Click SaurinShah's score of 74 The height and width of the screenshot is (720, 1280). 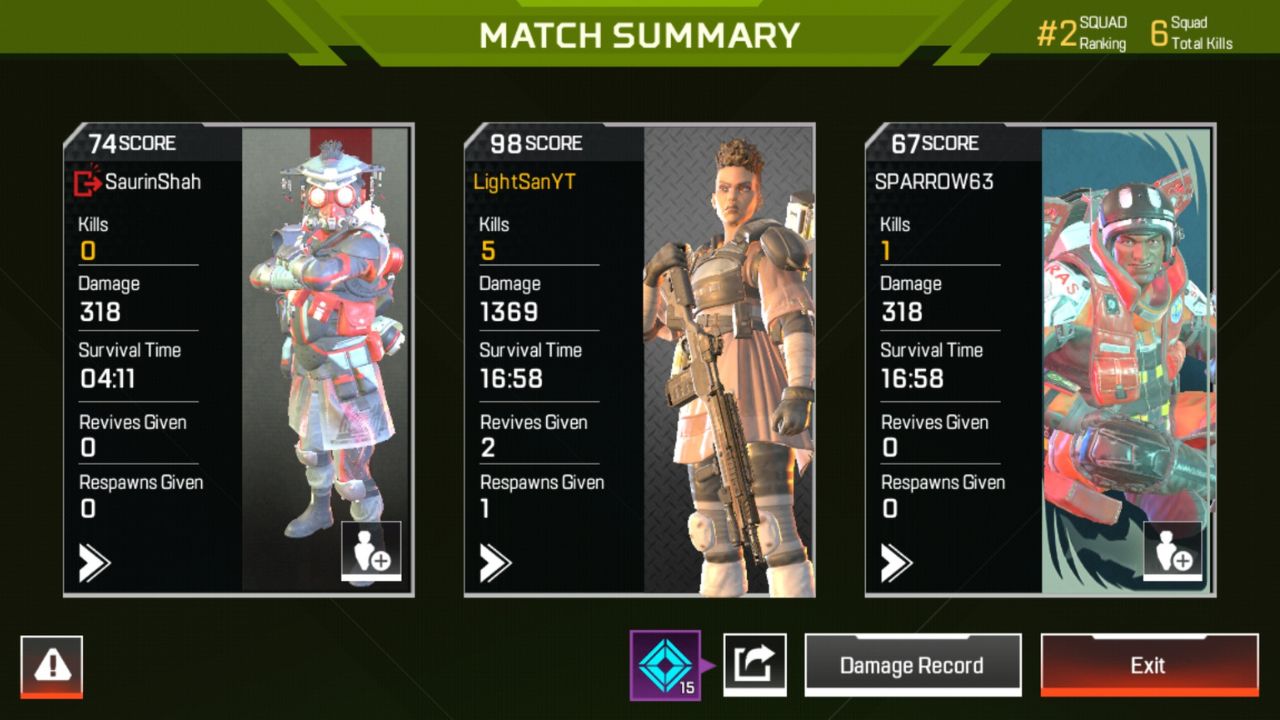coord(103,143)
